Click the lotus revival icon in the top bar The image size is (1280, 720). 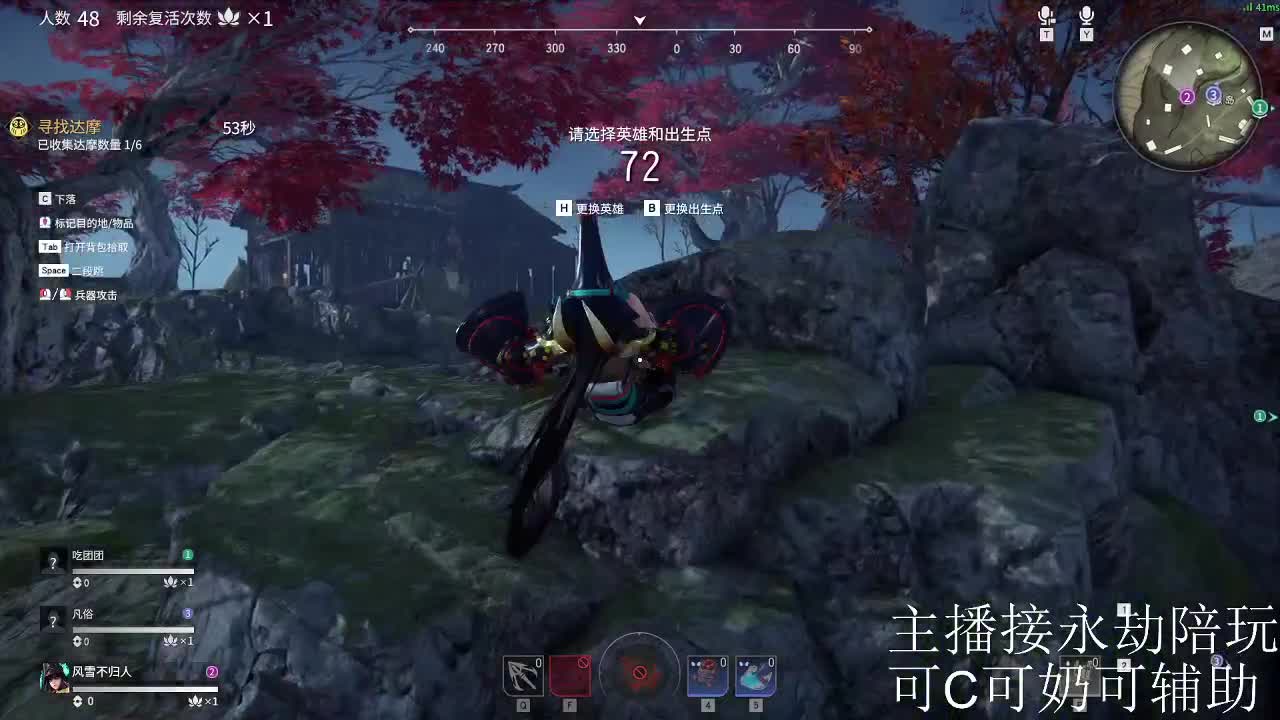pyautogui.click(x=229, y=18)
